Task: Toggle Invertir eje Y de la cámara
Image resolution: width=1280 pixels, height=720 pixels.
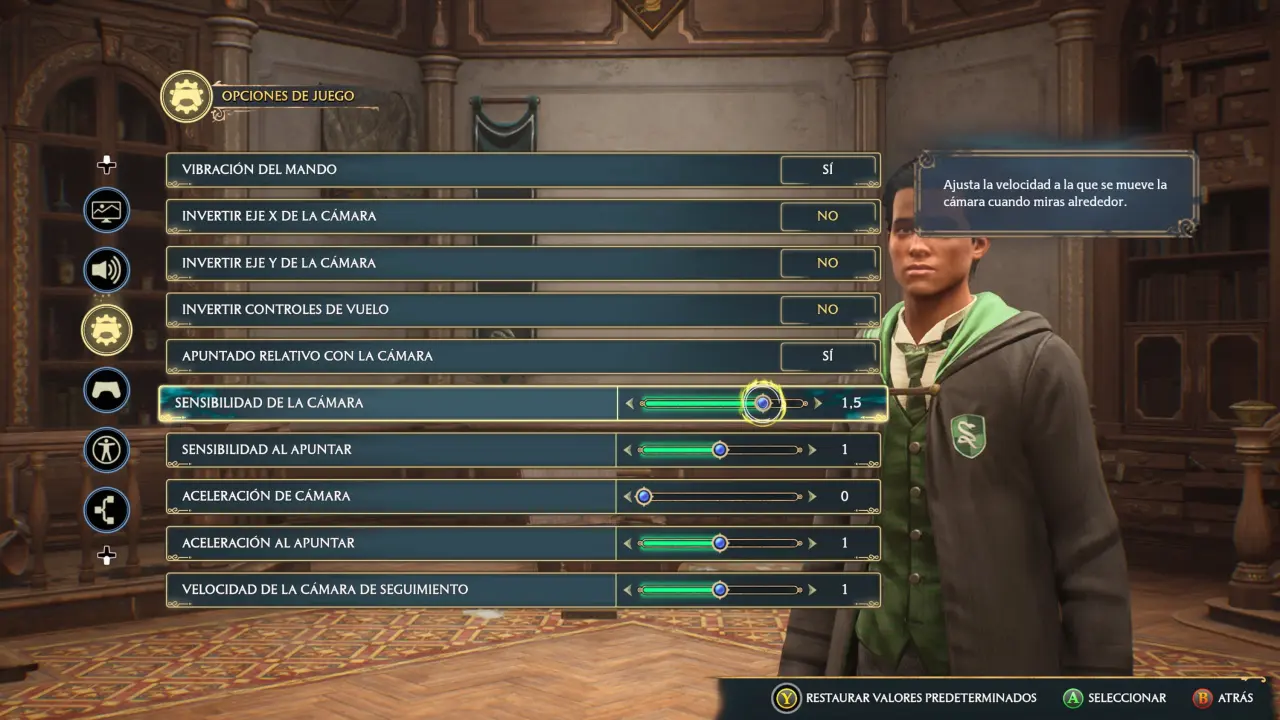Action: point(827,263)
